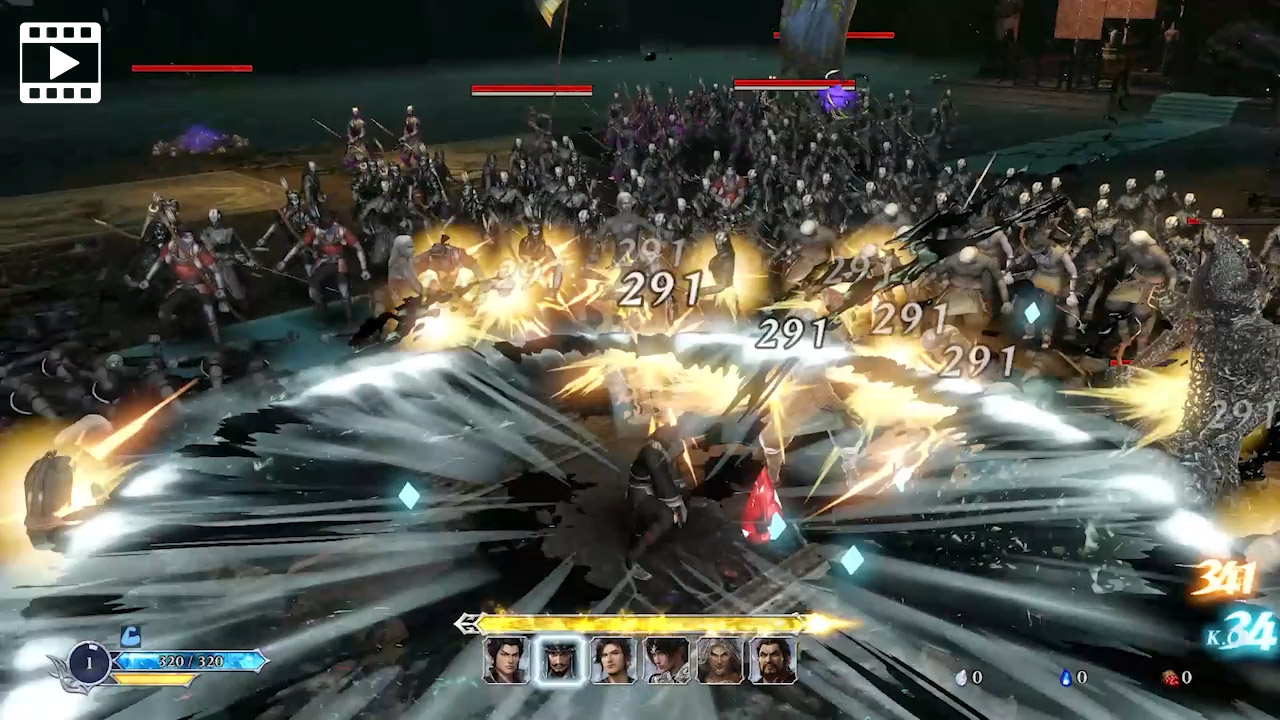Click the flexed-arm attack buff icon
Viewport: 1280px width, 720px height.
point(130,636)
